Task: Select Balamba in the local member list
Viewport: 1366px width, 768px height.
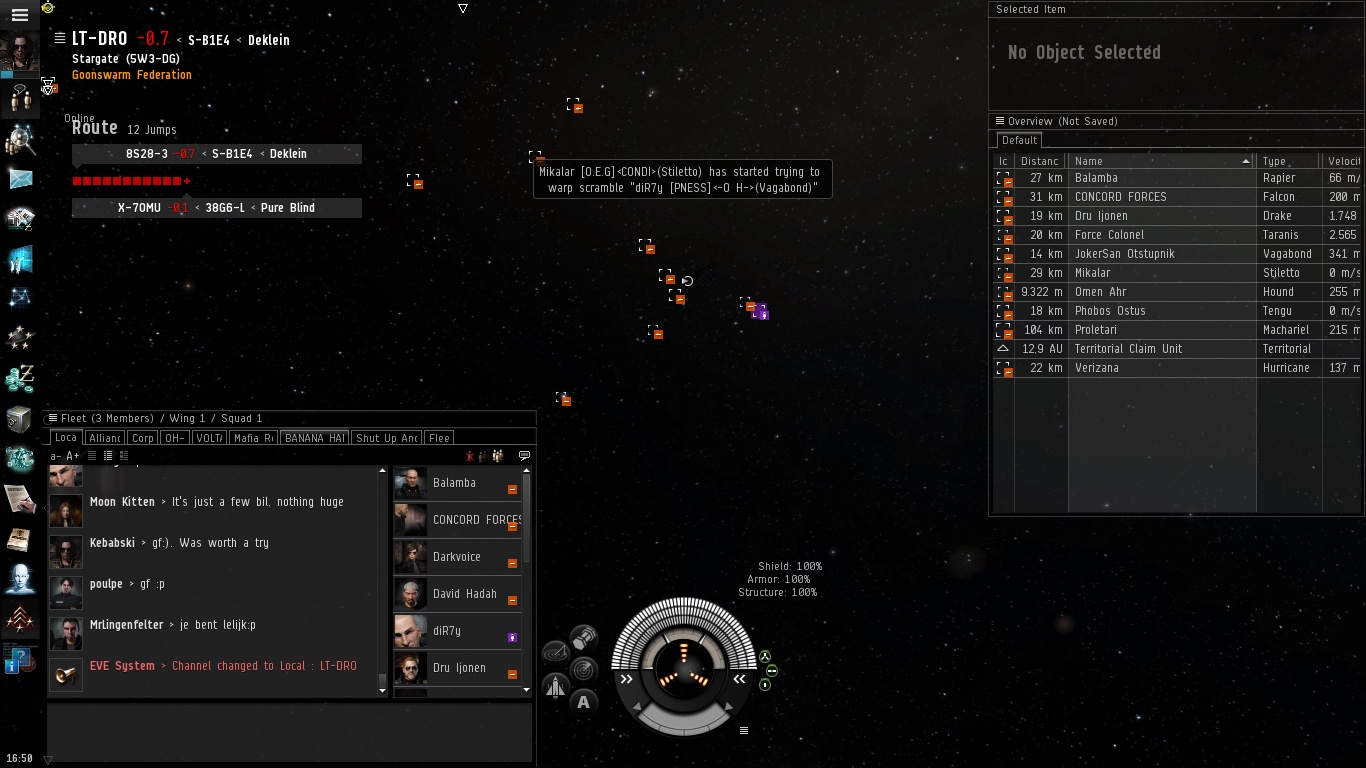Action: [x=454, y=483]
